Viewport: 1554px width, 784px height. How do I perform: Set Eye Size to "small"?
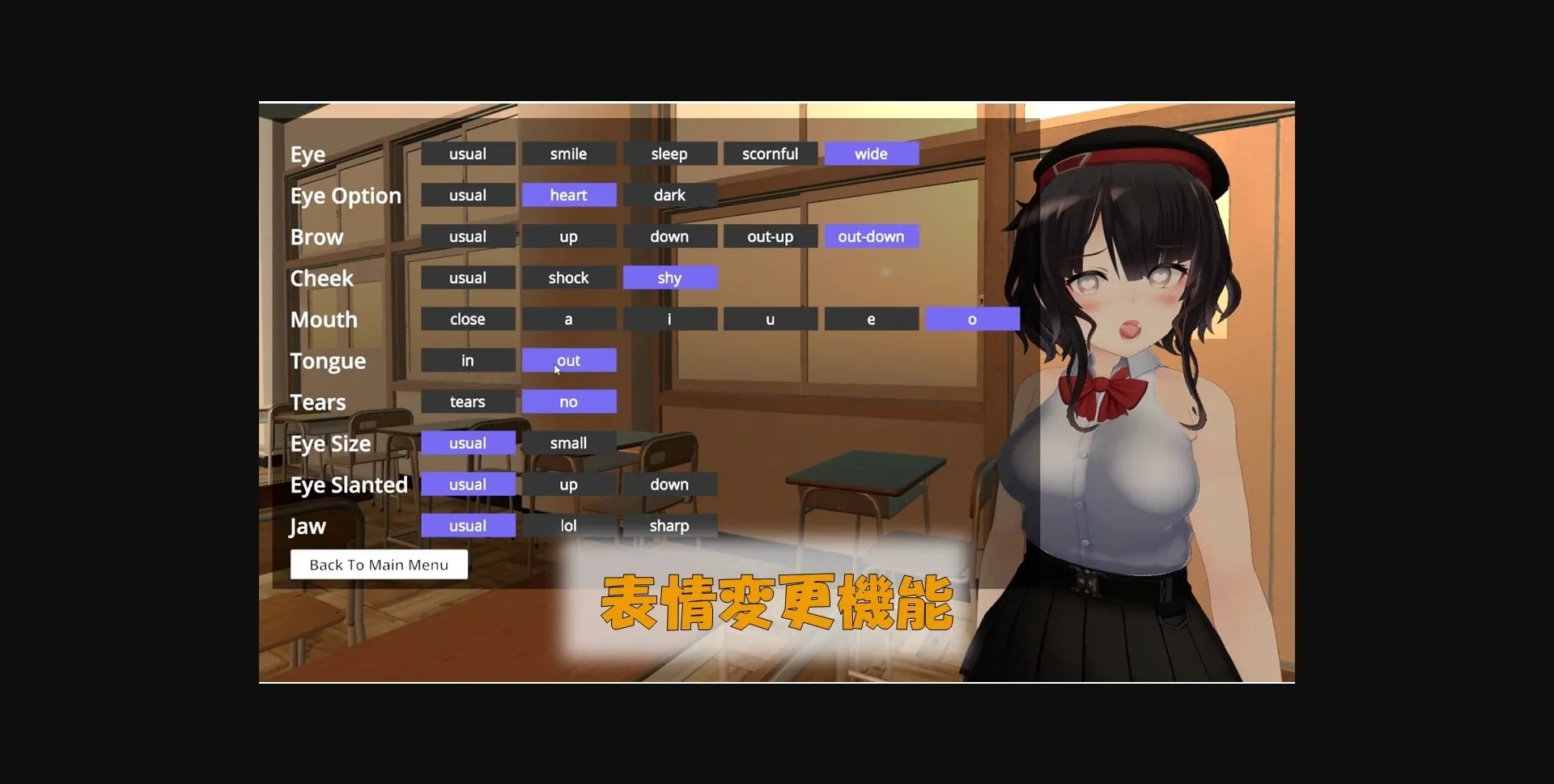pyautogui.click(x=569, y=443)
